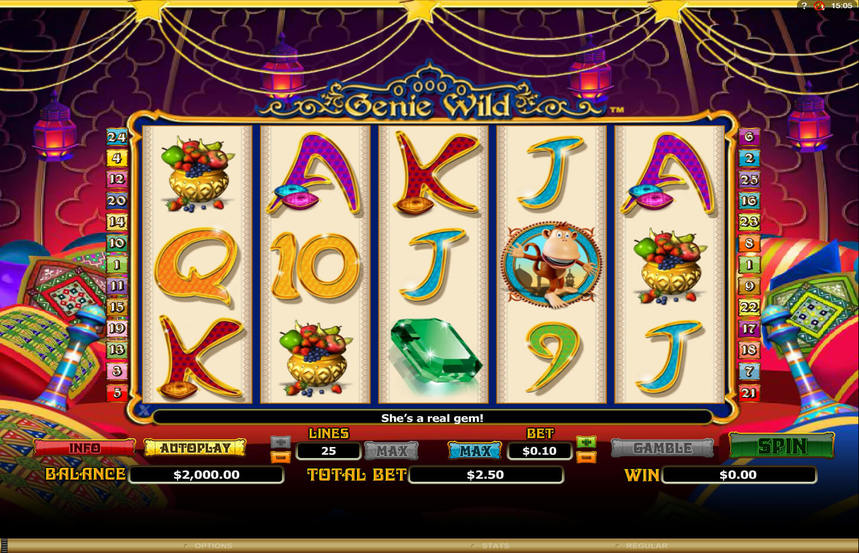Spin the reels with the SPIN button

tap(781, 446)
